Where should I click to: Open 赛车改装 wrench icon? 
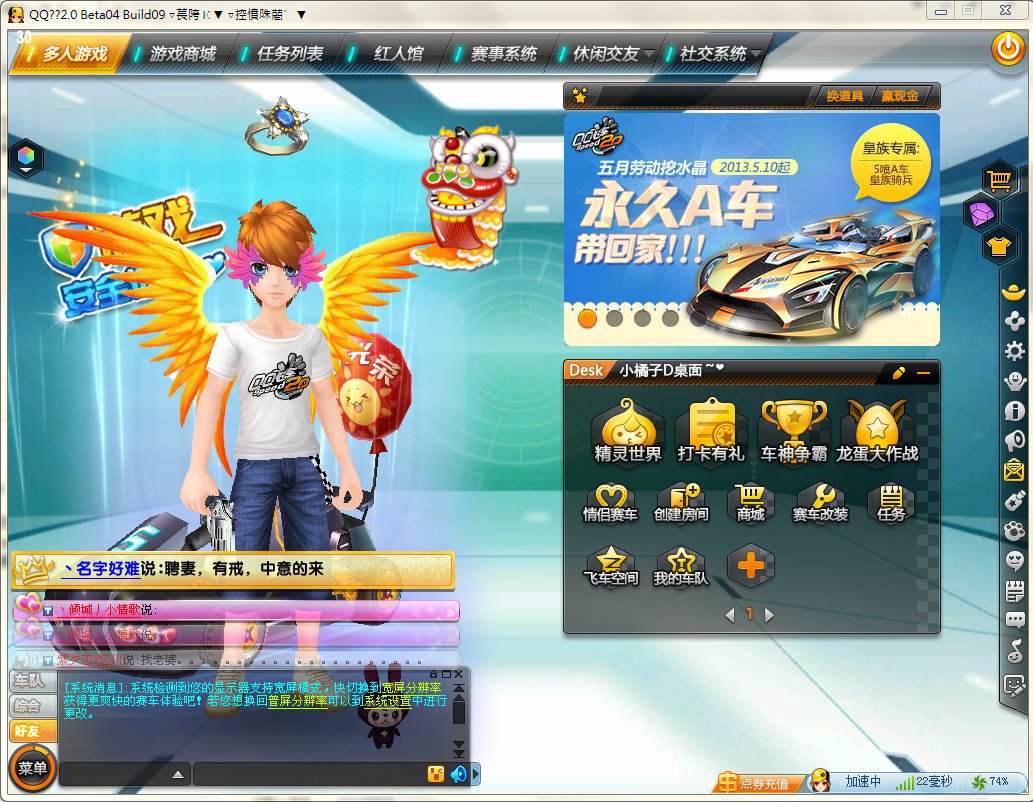[820, 503]
